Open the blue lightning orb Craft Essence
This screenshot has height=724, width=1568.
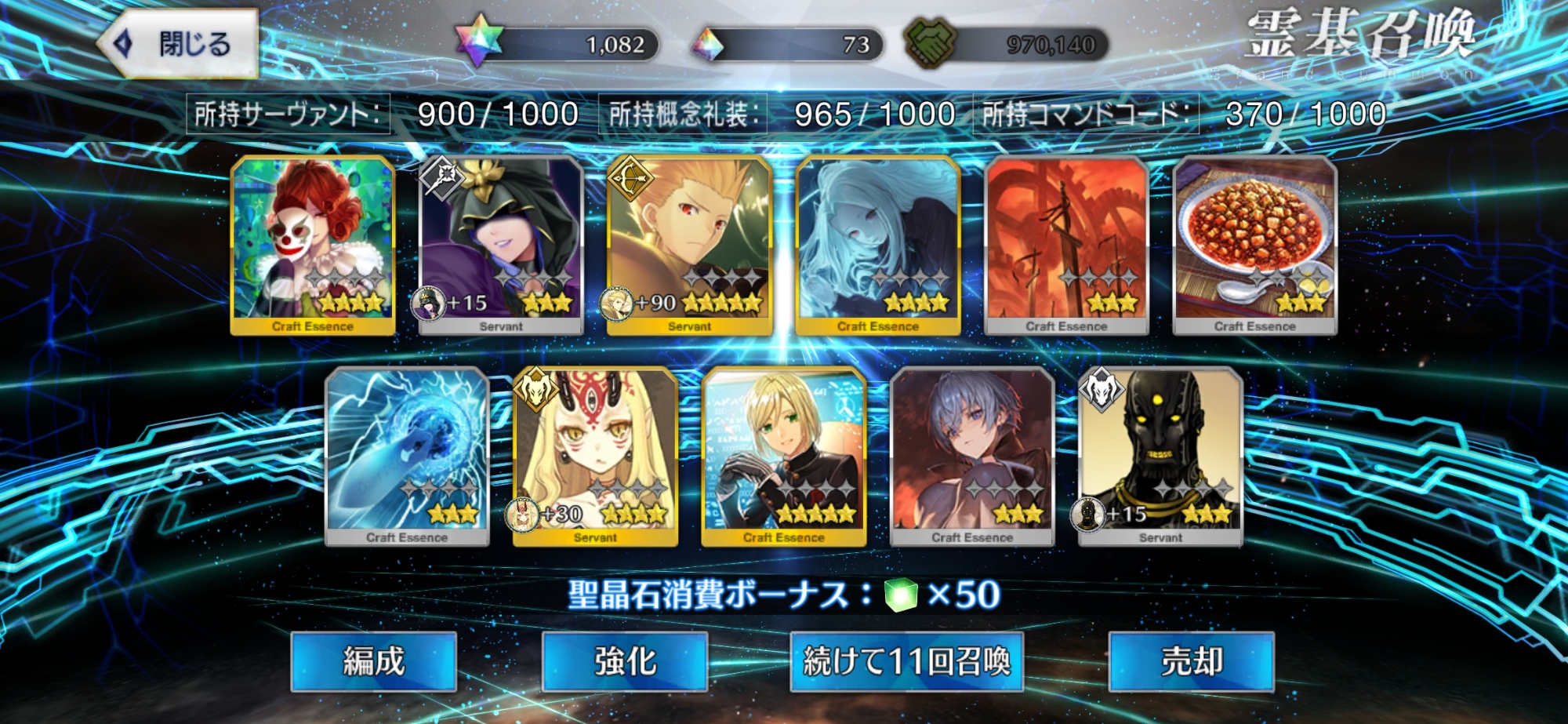click(x=407, y=457)
